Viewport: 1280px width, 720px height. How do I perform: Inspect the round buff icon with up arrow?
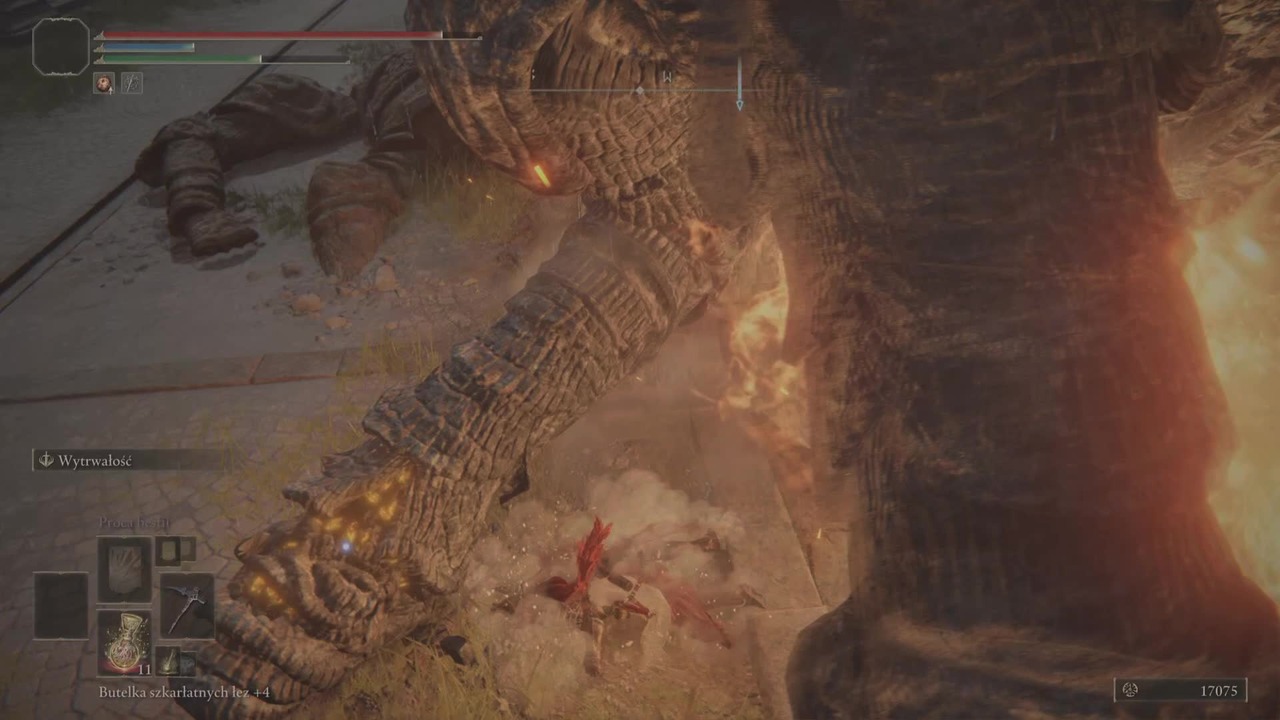coord(104,83)
